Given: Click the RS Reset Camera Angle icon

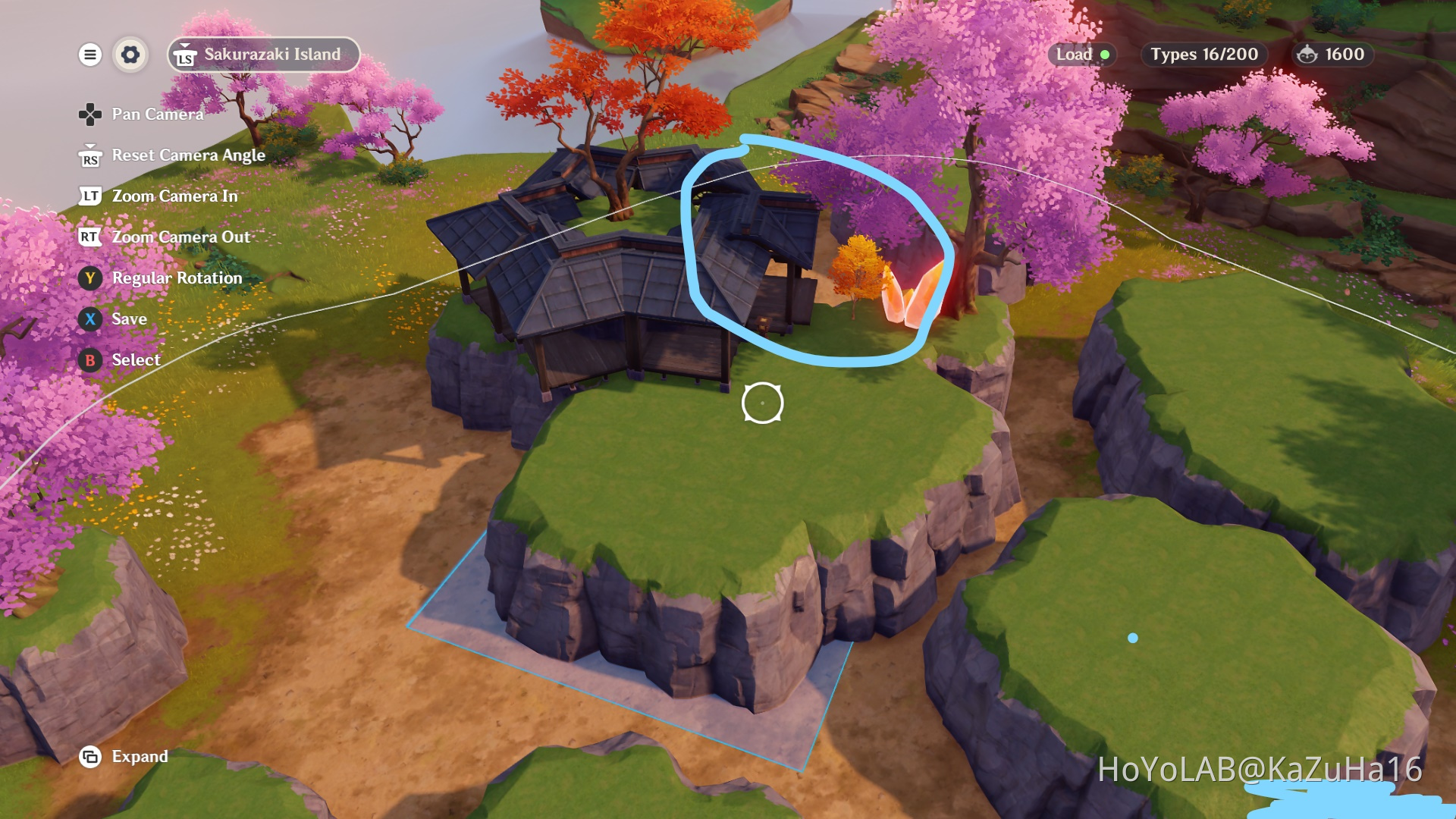Looking at the screenshot, I should point(89,155).
